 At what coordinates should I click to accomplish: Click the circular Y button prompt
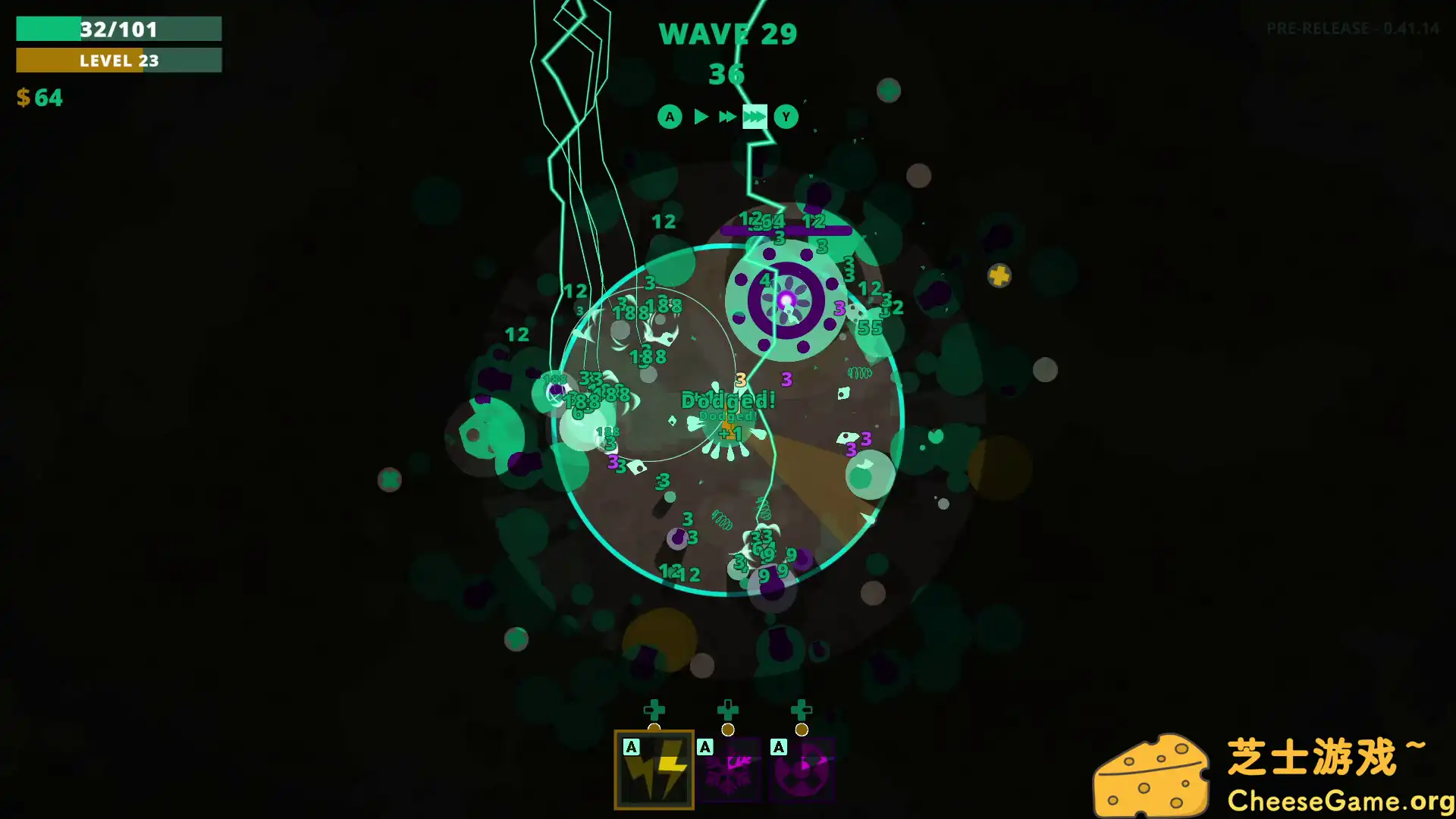pyautogui.click(x=786, y=117)
